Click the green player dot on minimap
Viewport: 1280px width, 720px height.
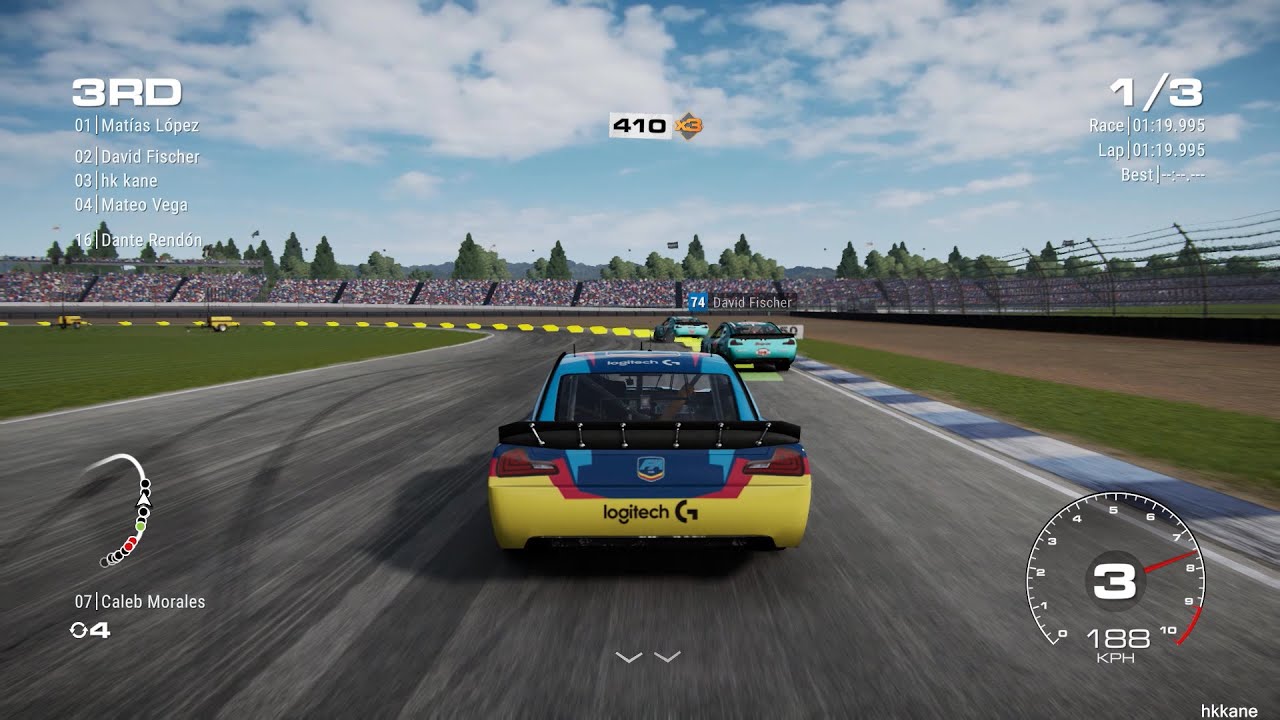140,527
